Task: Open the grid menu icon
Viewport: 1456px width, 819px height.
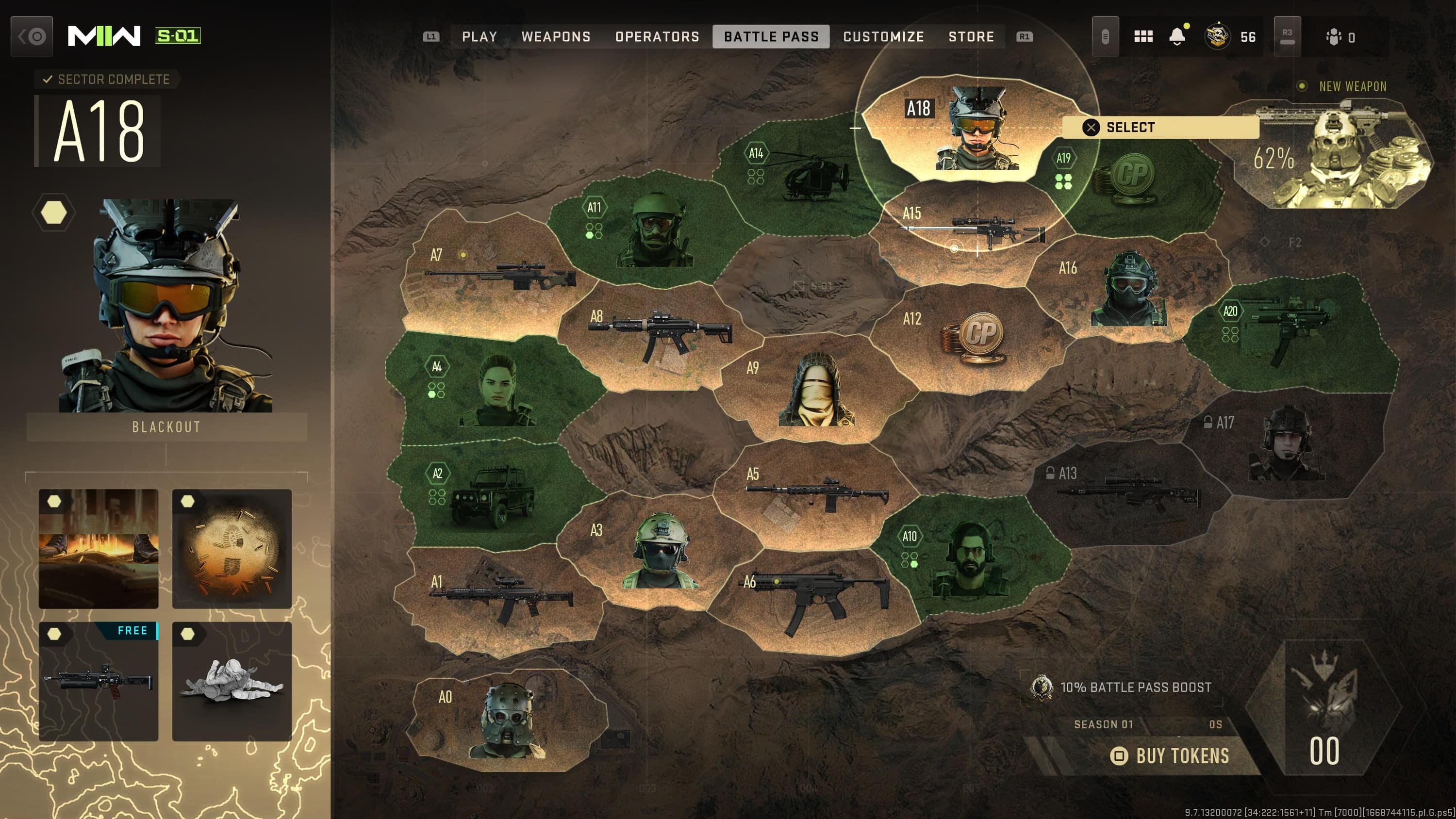Action: 1143,37
